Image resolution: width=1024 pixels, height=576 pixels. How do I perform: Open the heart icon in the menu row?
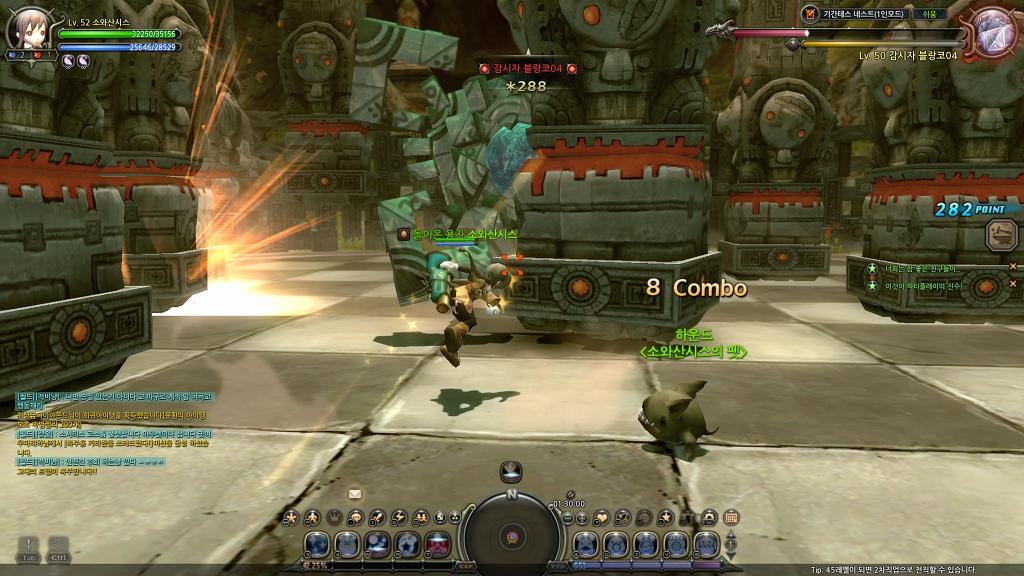(x=602, y=517)
